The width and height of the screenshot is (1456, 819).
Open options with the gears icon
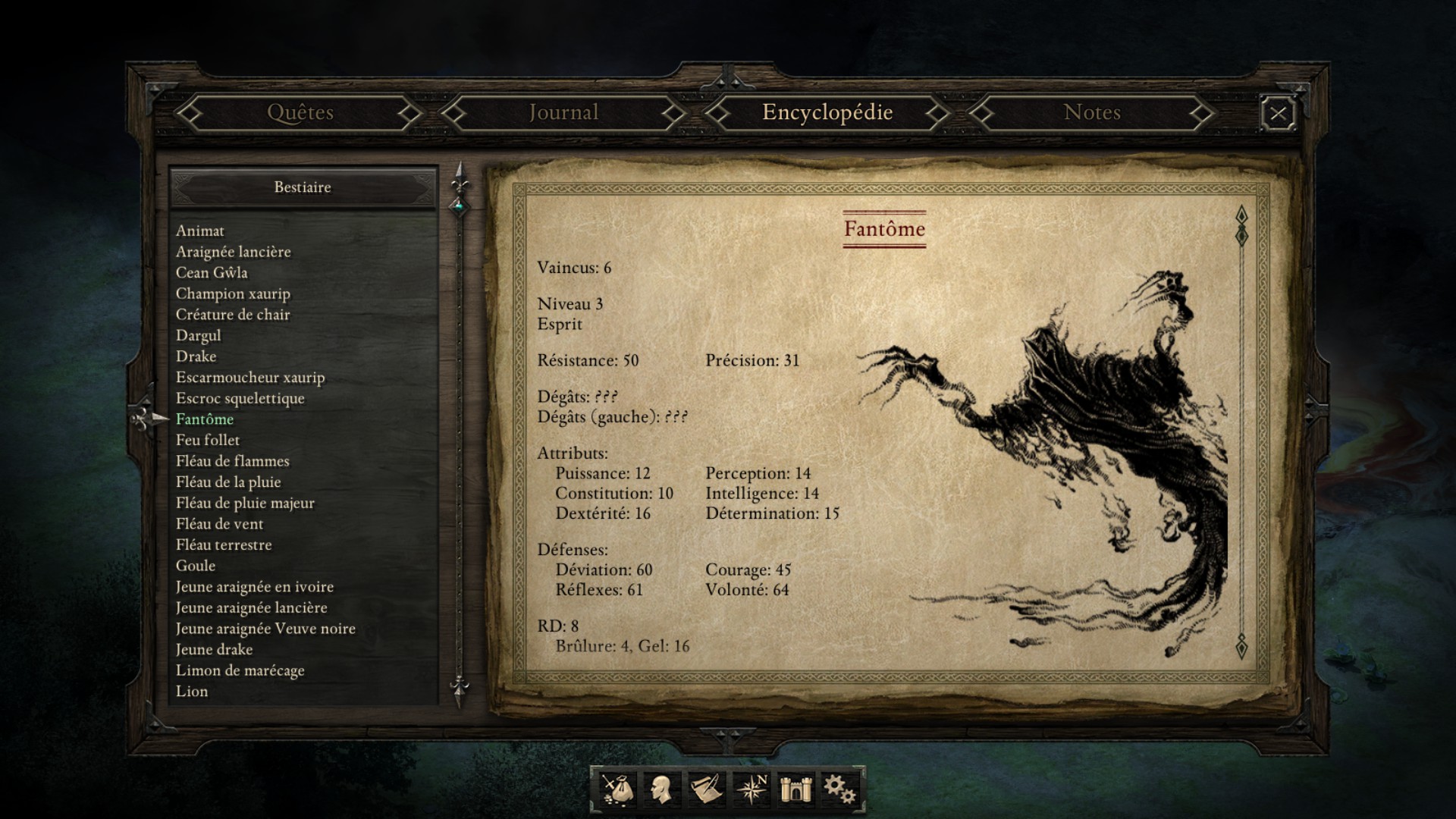click(x=839, y=789)
